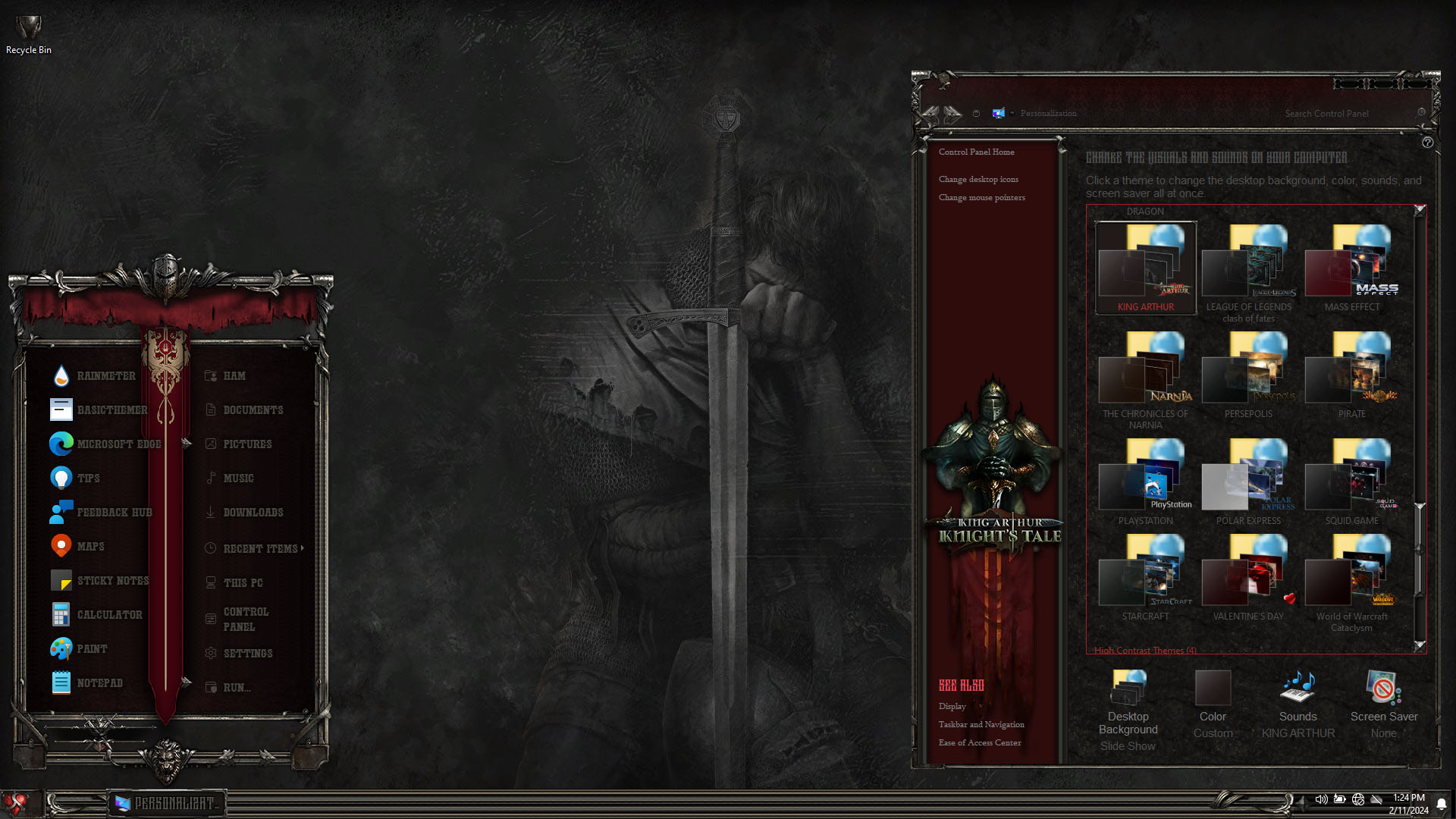Select Notepad in the start menu
Viewport: 1456px width, 819px height.
tap(99, 683)
